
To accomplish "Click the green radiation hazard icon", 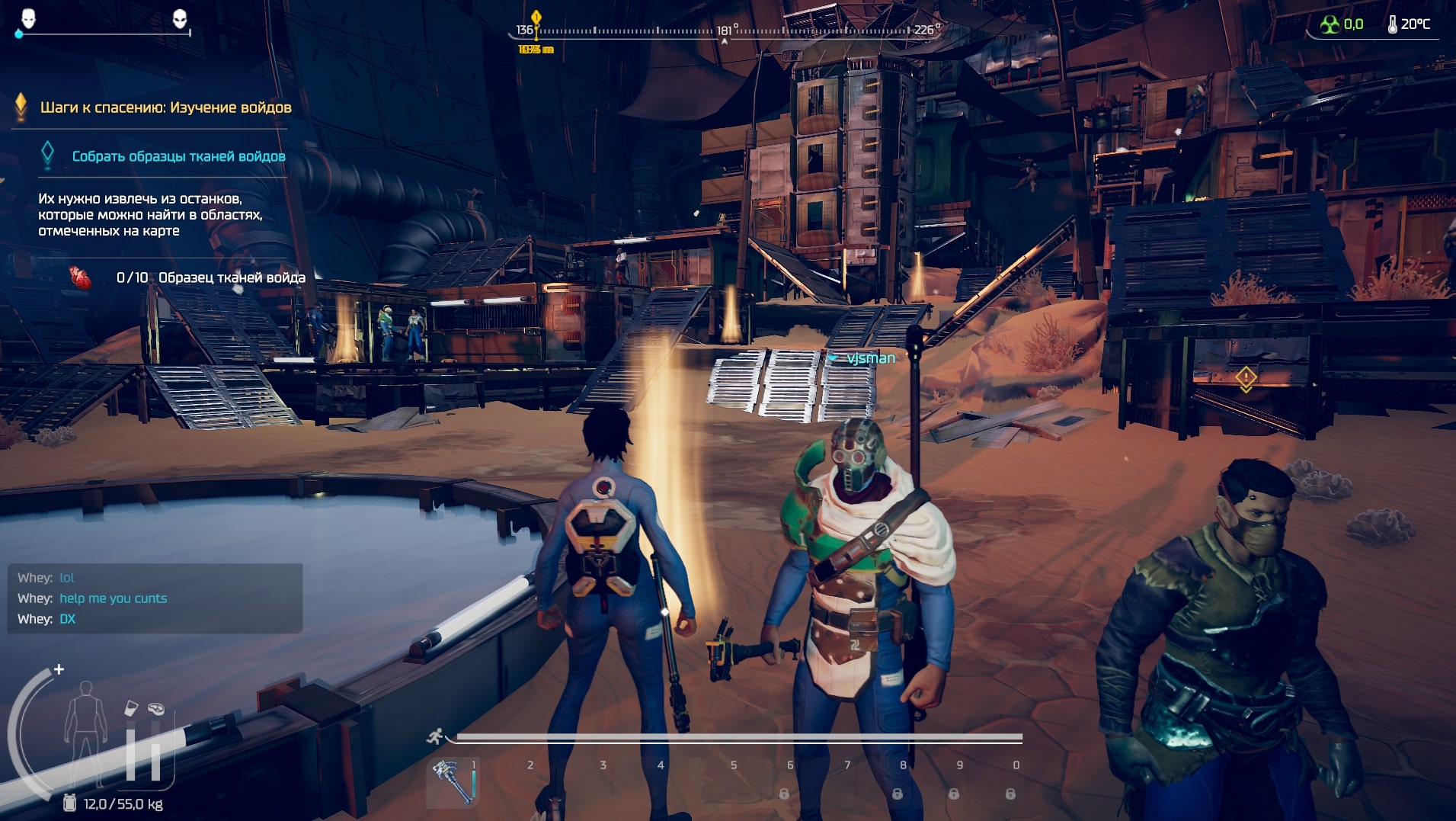I will point(1330,24).
